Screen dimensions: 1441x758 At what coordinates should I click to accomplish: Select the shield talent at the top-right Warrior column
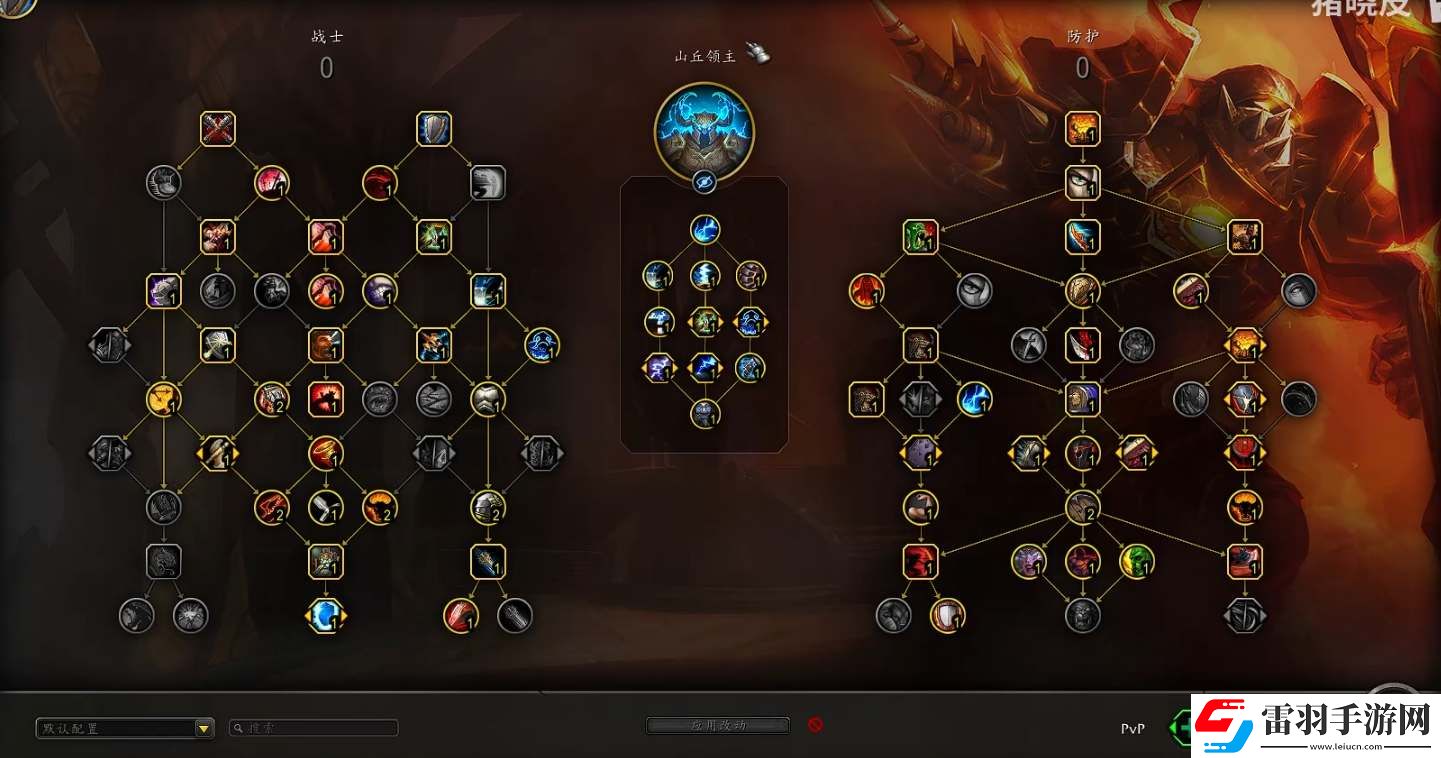coord(433,128)
